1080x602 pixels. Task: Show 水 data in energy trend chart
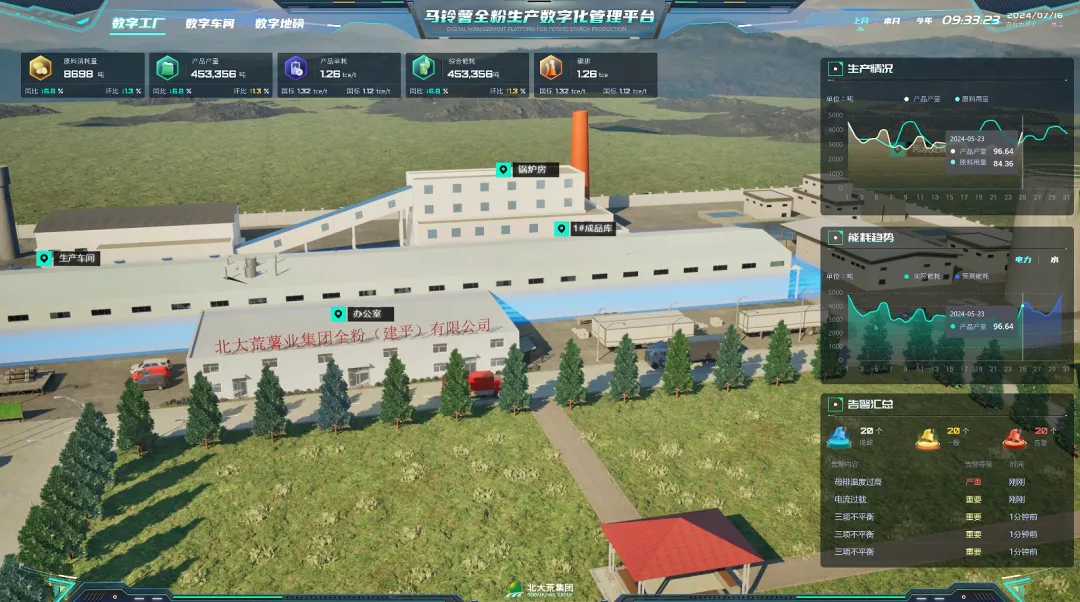click(x=1054, y=259)
